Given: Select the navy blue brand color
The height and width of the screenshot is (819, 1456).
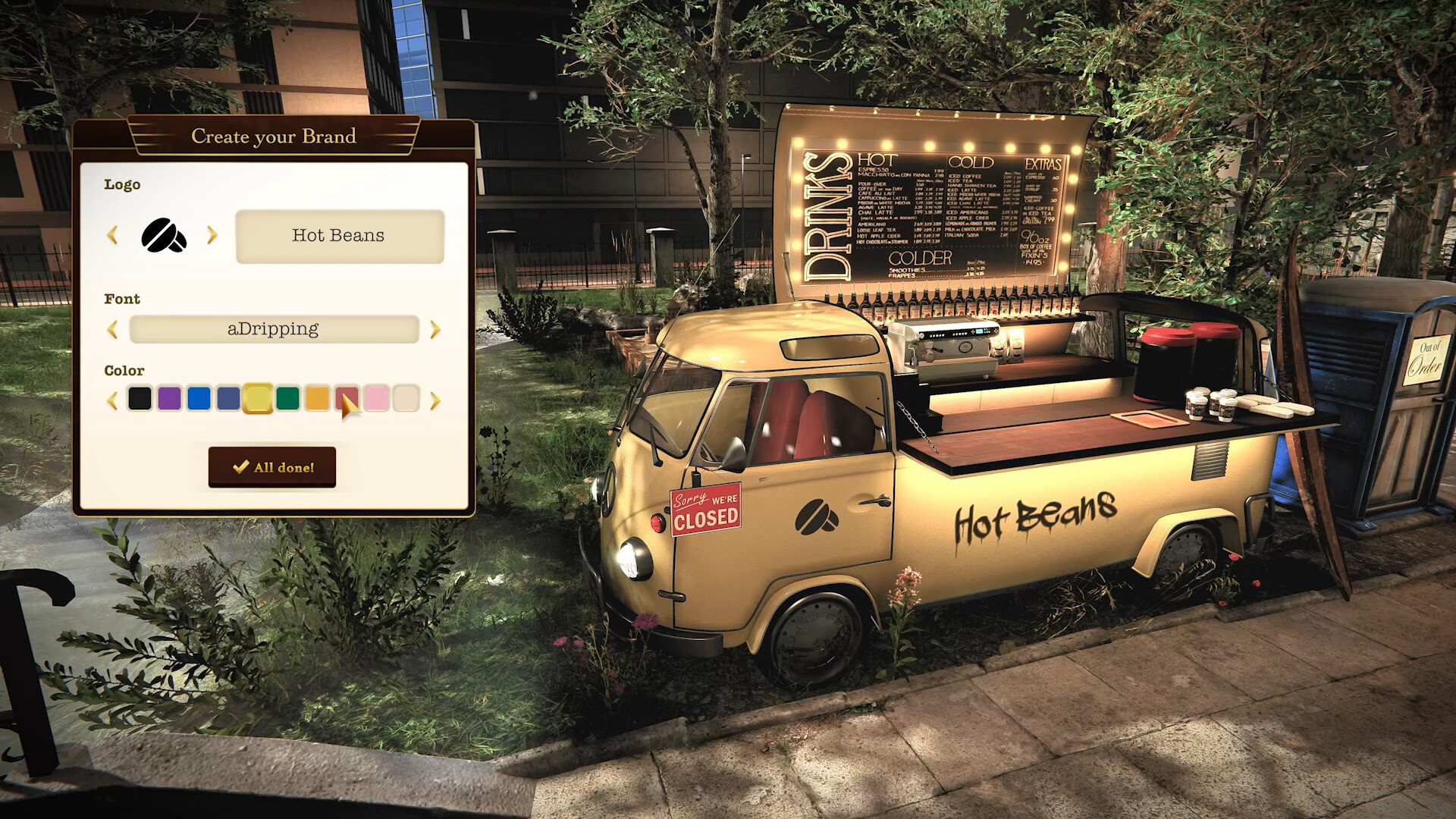Looking at the screenshot, I should 228,397.
